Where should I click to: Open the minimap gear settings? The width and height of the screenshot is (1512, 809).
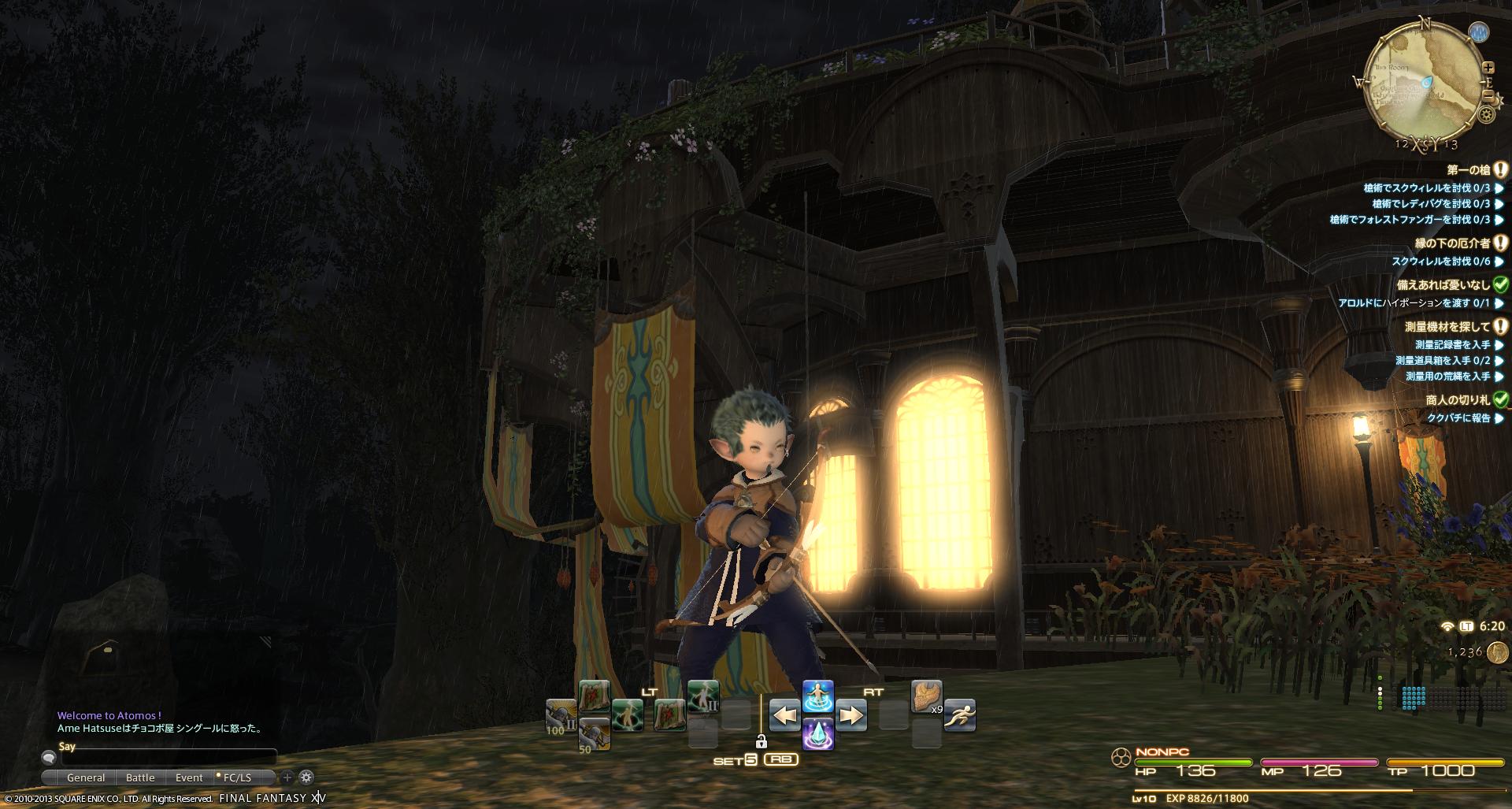point(1487,115)
